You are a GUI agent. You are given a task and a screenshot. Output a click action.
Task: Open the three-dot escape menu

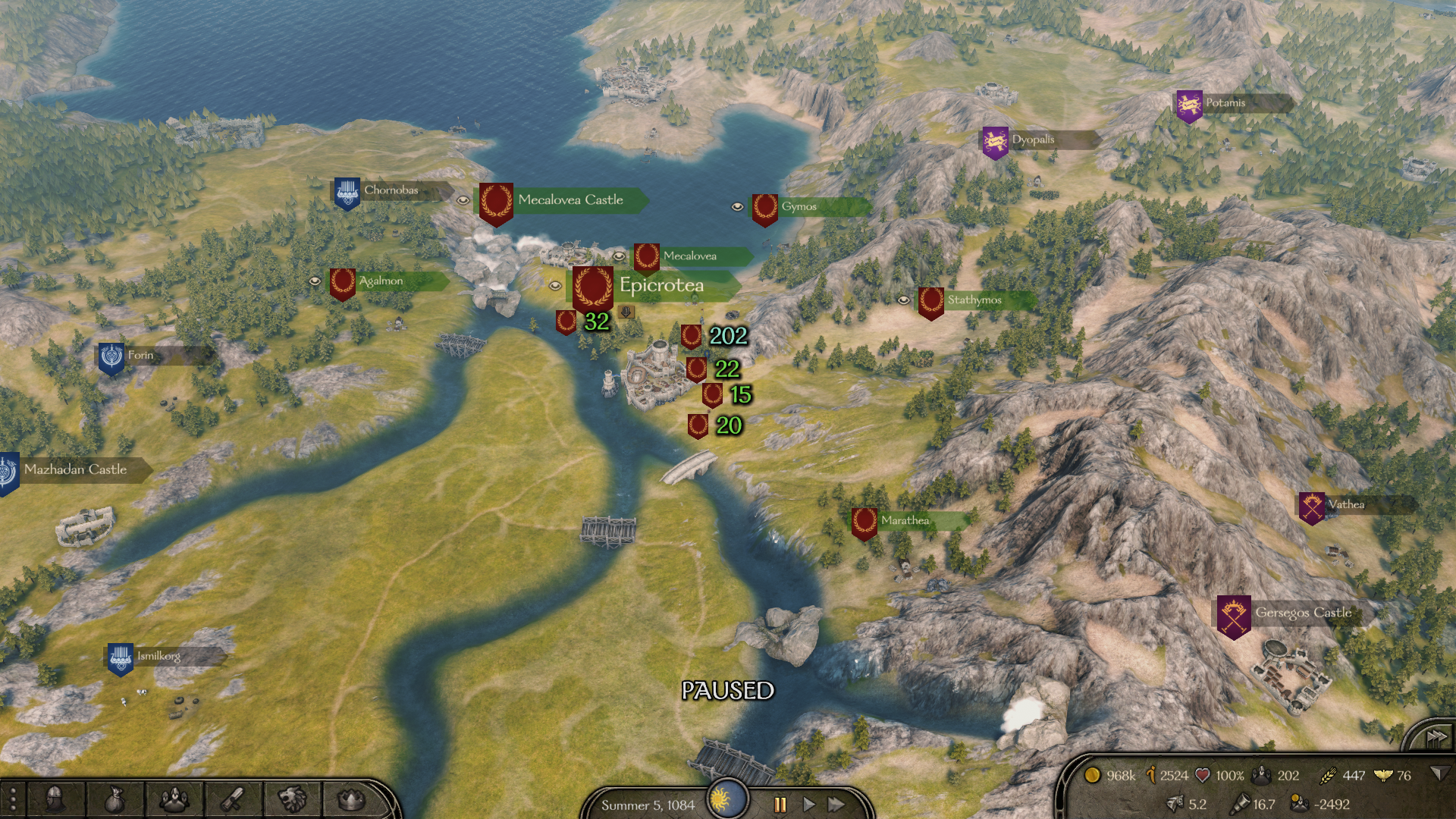click(x=13, y=799)
